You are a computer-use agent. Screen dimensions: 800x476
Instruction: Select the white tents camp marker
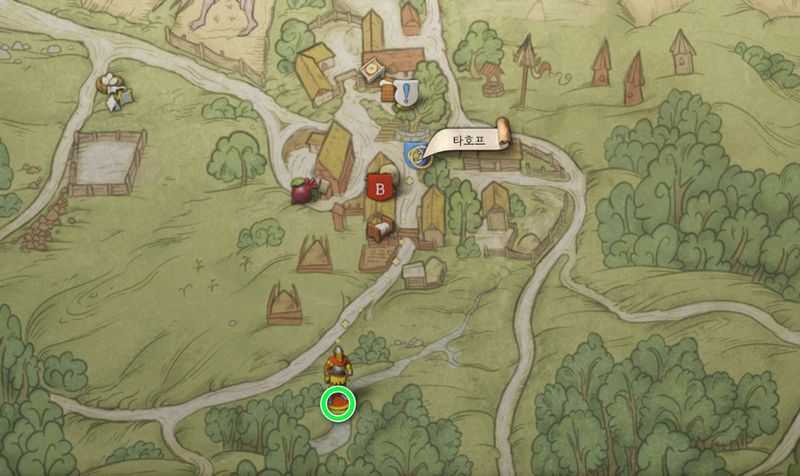pyautogui.click(x=115, y=92)
